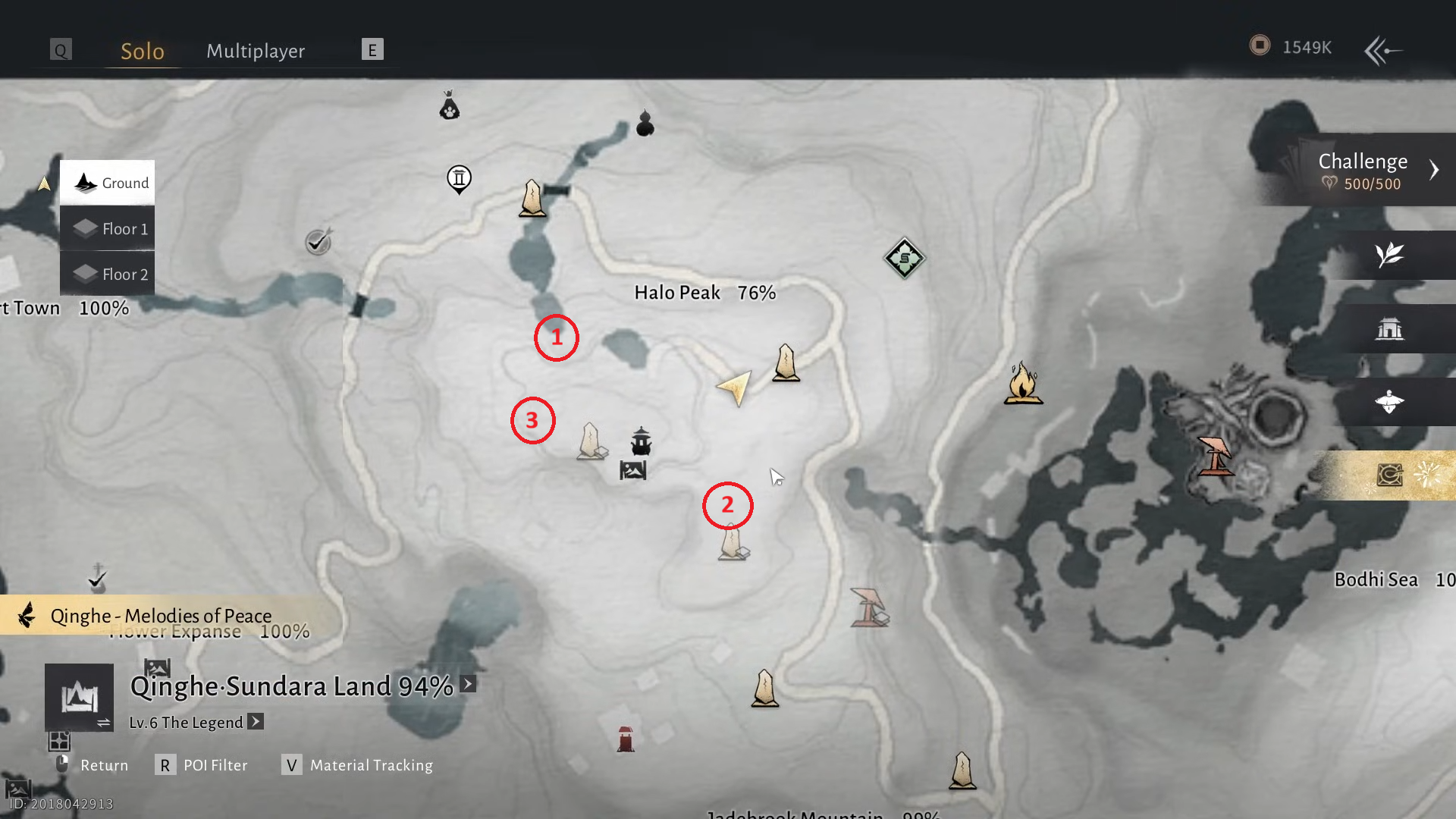
Task: Switch map view to Floor 2
Action: pos(108,274)
